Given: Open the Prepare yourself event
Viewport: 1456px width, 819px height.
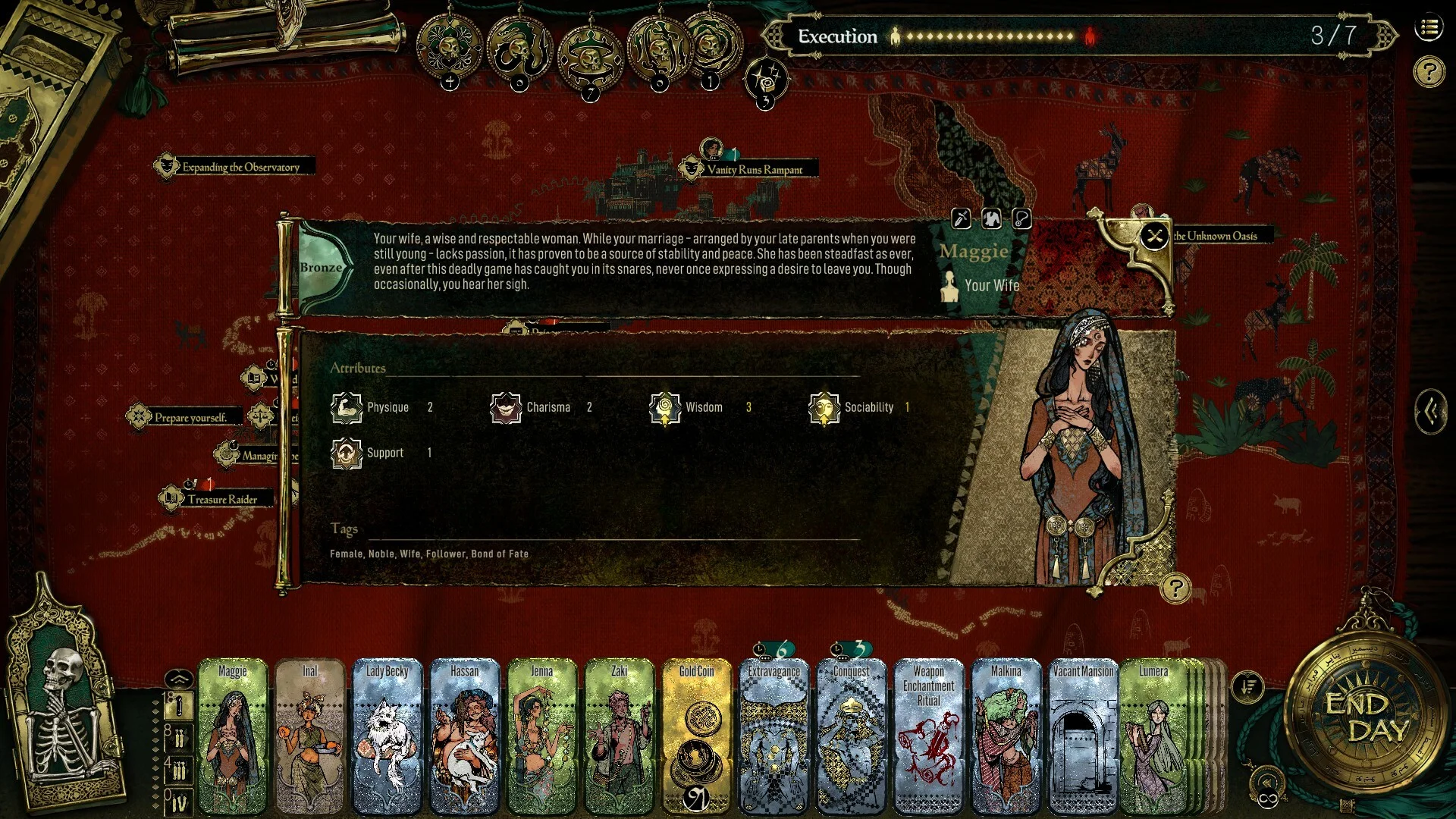Looking at the screenshot, I should 190,417.
